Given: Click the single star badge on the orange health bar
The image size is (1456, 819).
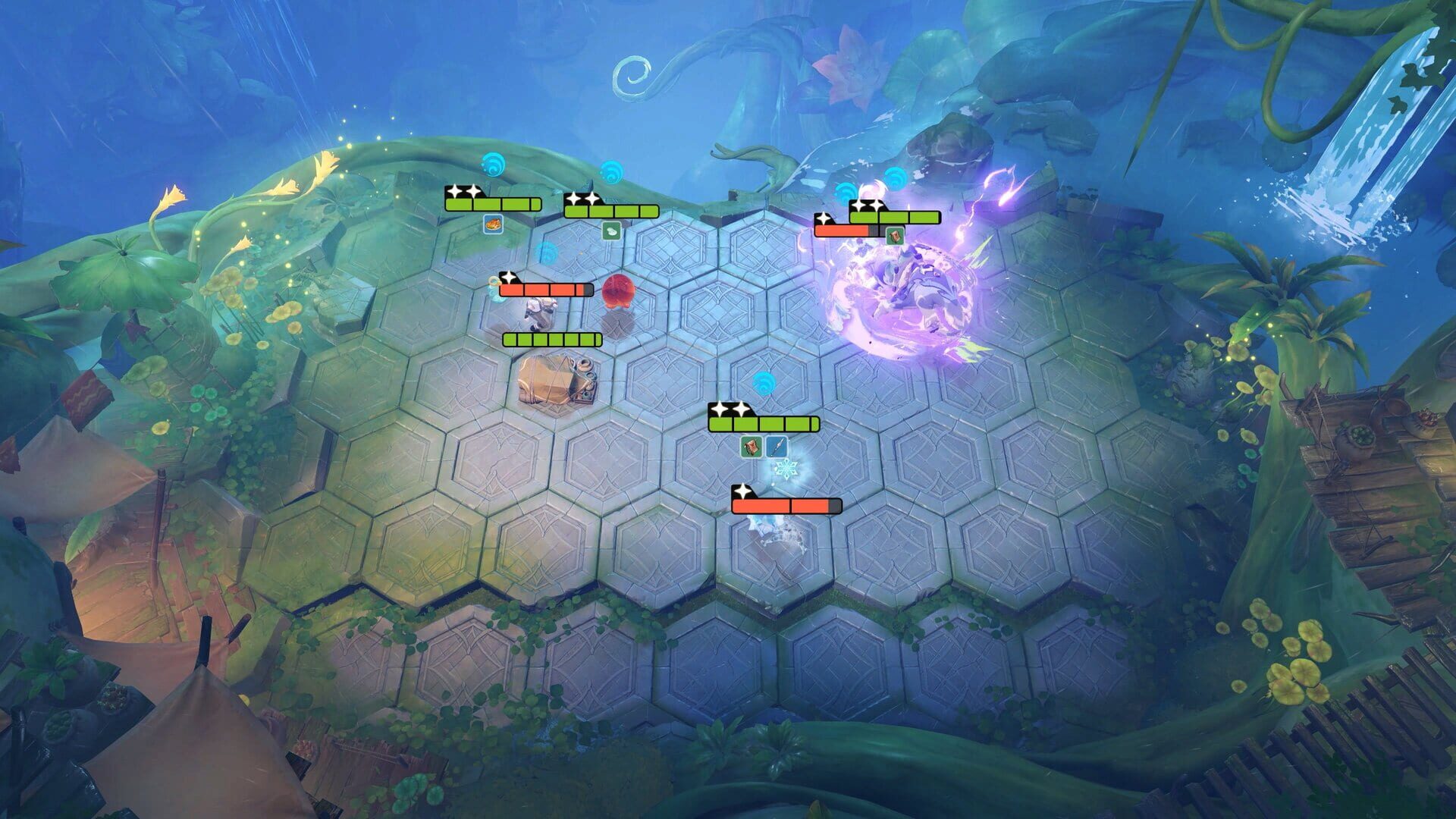Looking at the screenshot, I should [509, 278].
